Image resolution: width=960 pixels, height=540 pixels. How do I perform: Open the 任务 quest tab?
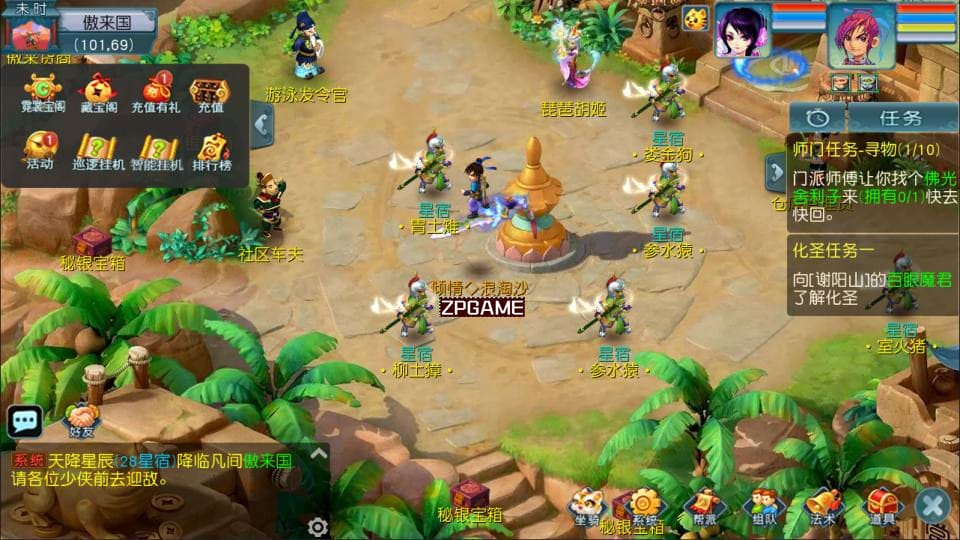pyautogui.click(x=899, y=117)
